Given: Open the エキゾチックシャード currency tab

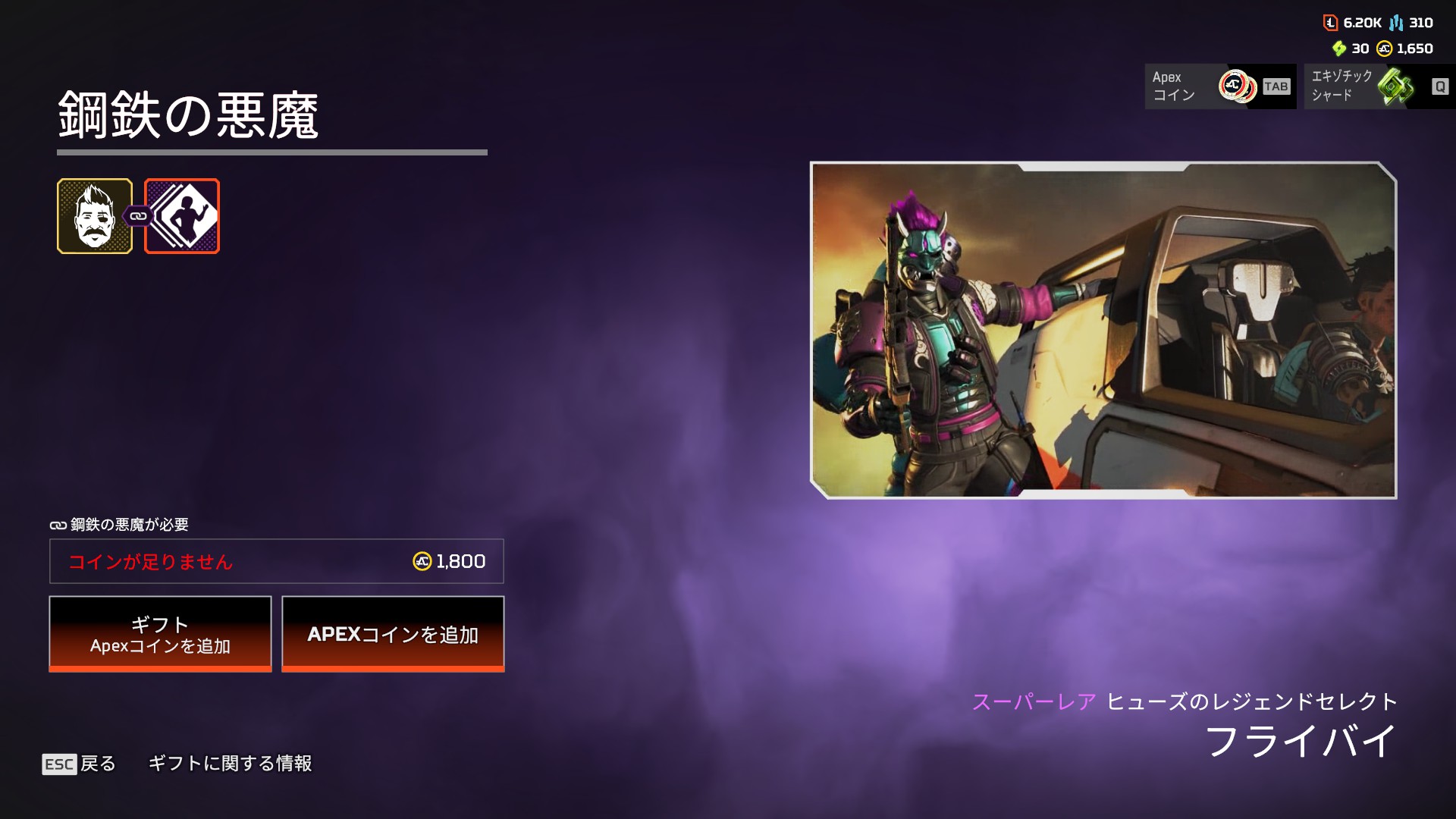Looking at the screenshot, I should tap(1378, 86).
